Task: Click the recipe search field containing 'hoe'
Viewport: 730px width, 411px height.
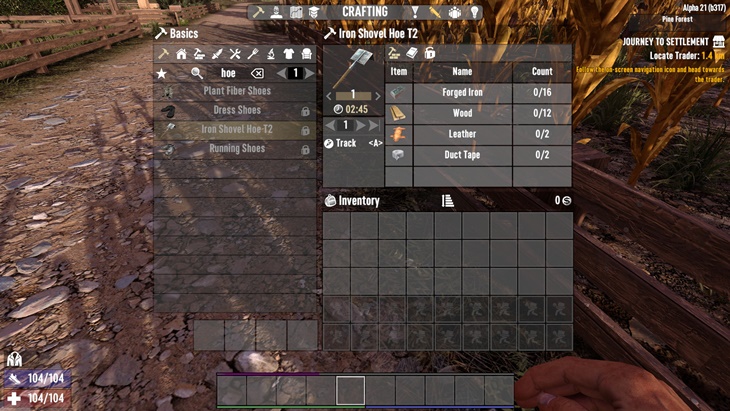Action: [228, 73]
